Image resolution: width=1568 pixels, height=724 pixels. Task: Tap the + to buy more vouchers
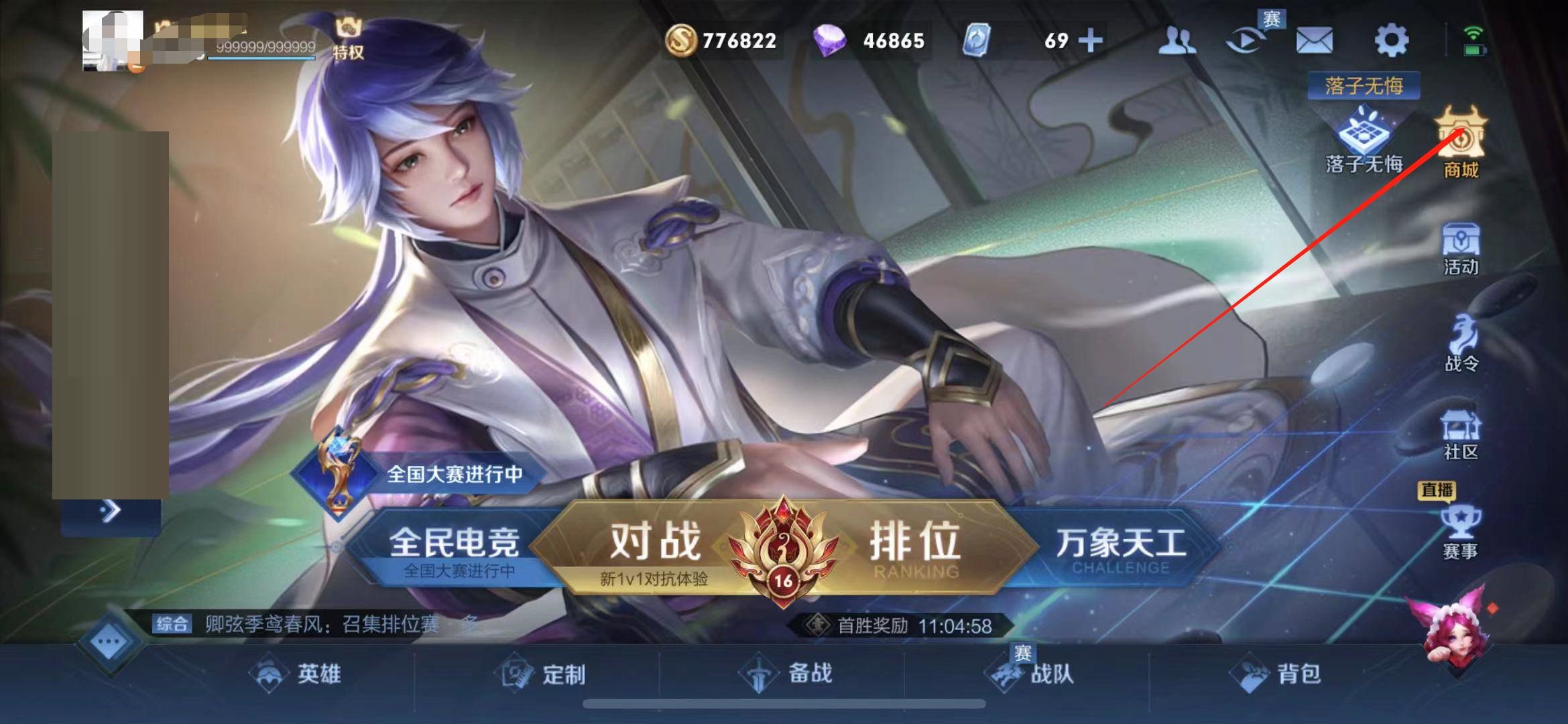tap(1090, 42)
